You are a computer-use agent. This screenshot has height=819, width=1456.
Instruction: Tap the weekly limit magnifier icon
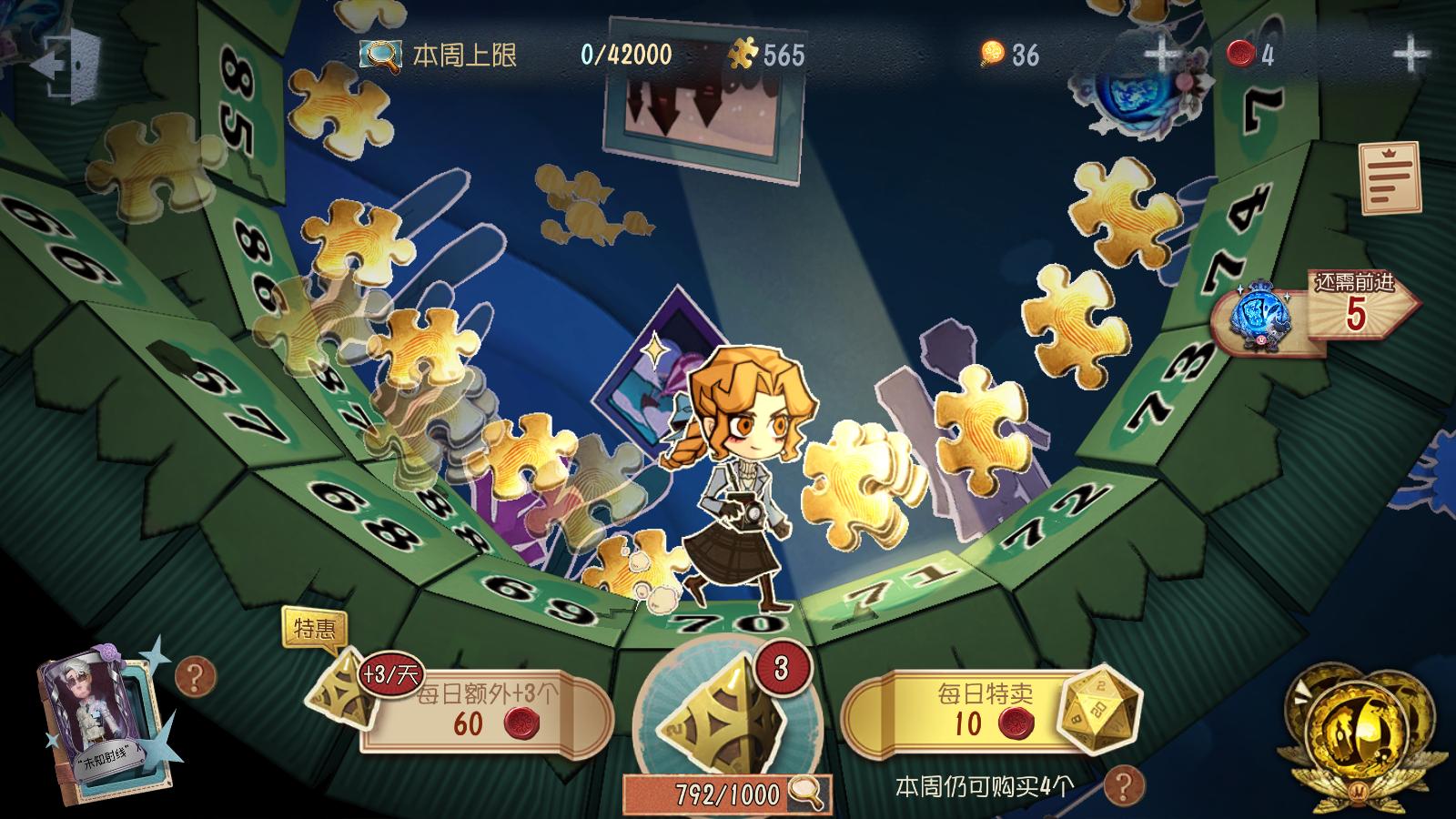click(379, 56)
